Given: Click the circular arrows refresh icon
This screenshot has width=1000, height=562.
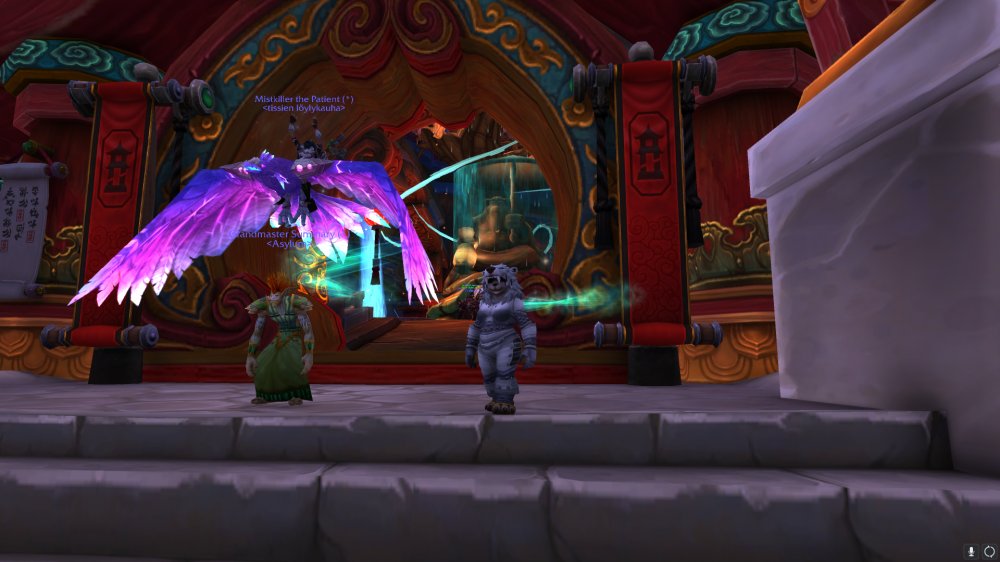Looking at the screenshot, I should [x=989, y=551].
